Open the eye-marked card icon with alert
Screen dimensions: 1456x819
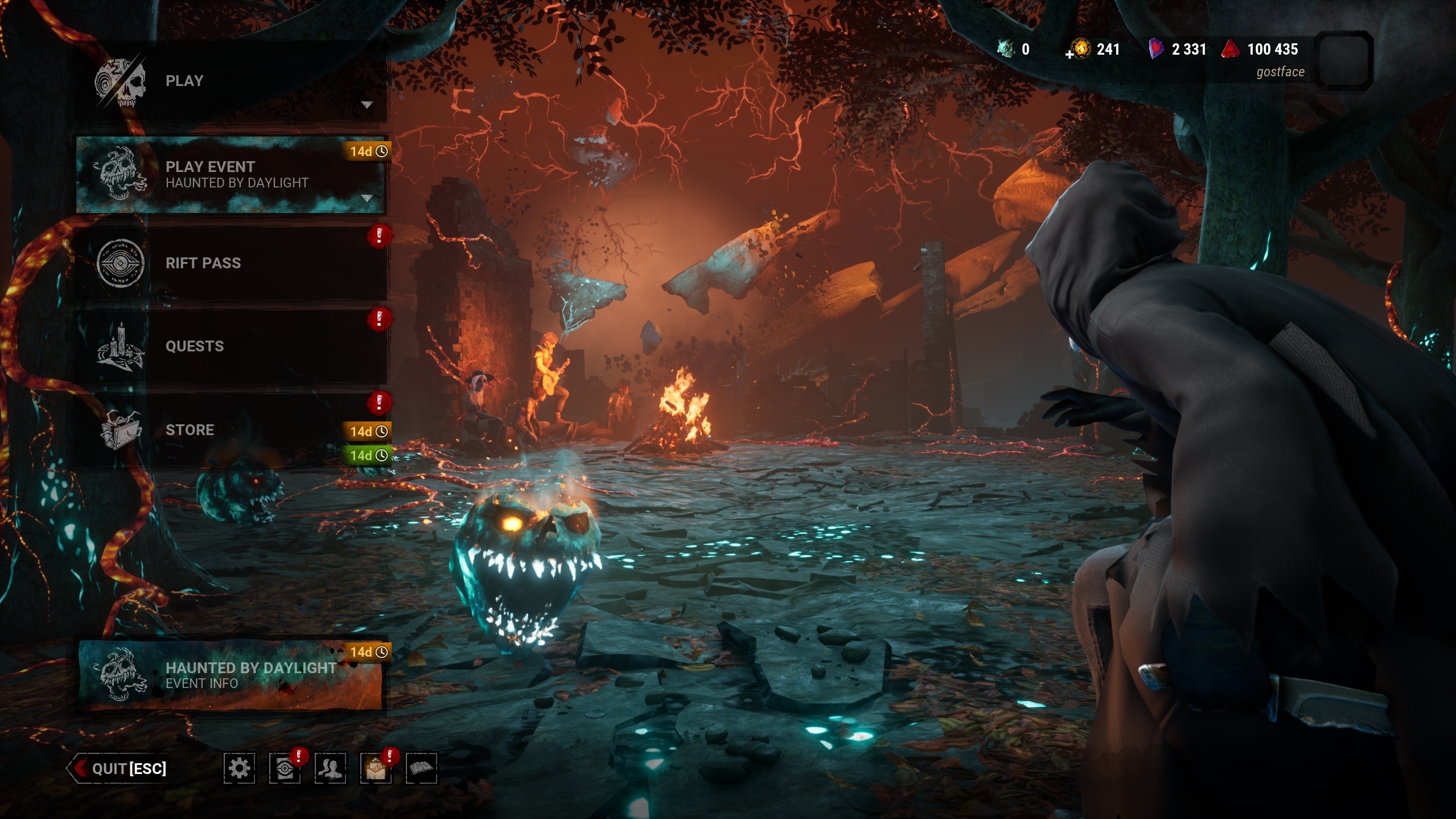pyautogui.click(x=285, y=769)
